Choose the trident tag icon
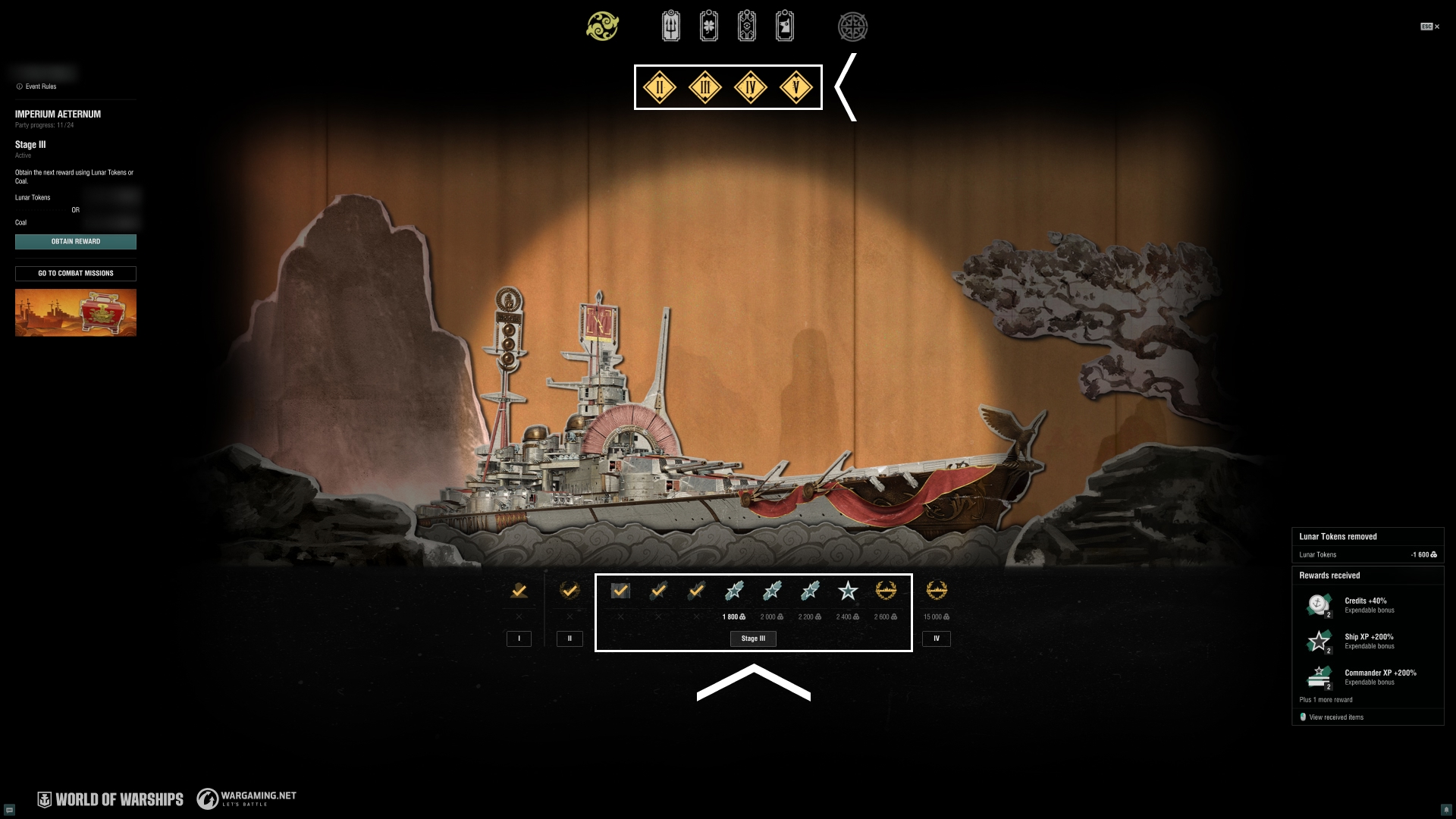This screenshot has width=1456, height=819. [x=671, y=27]
